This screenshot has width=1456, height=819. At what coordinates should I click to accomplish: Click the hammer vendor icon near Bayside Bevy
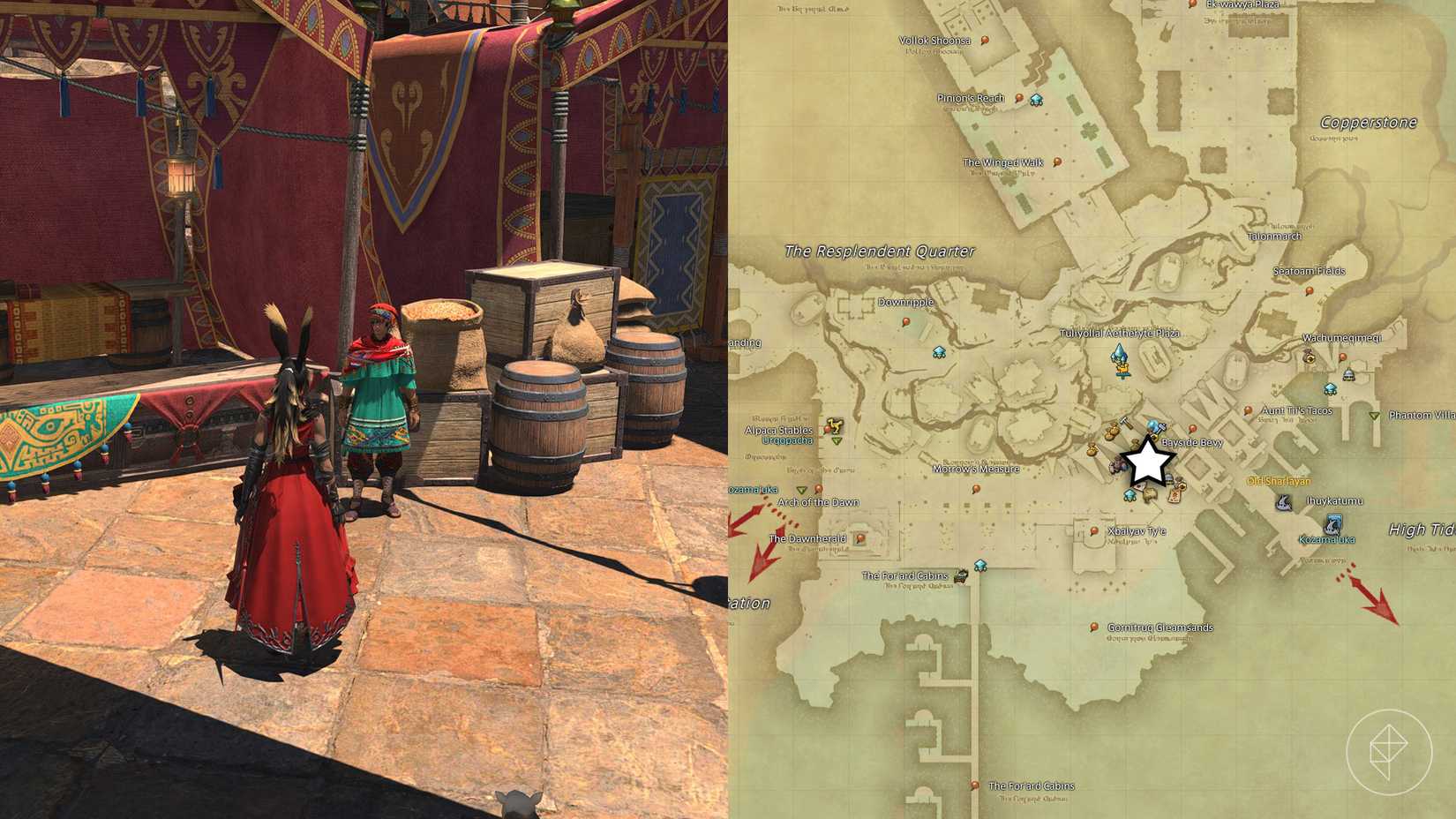1125,424
